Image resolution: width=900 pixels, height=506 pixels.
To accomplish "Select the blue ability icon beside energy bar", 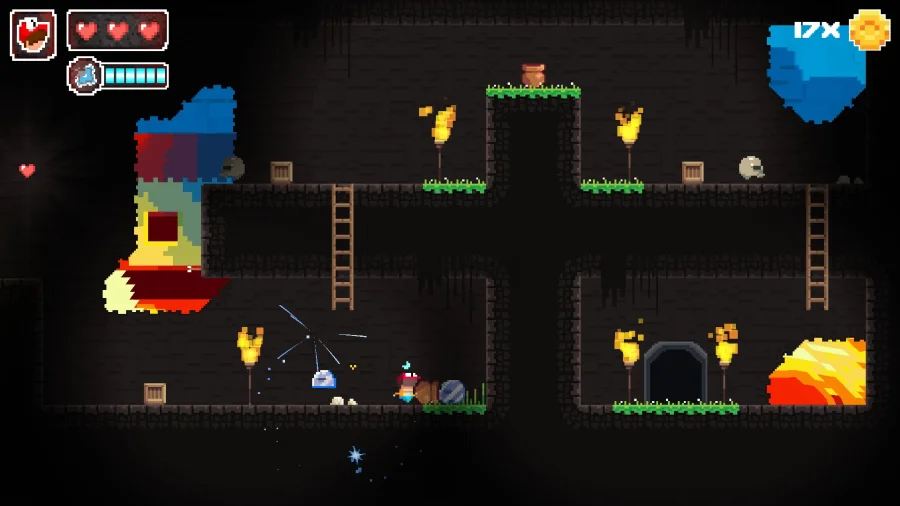I will click(84, 75).
